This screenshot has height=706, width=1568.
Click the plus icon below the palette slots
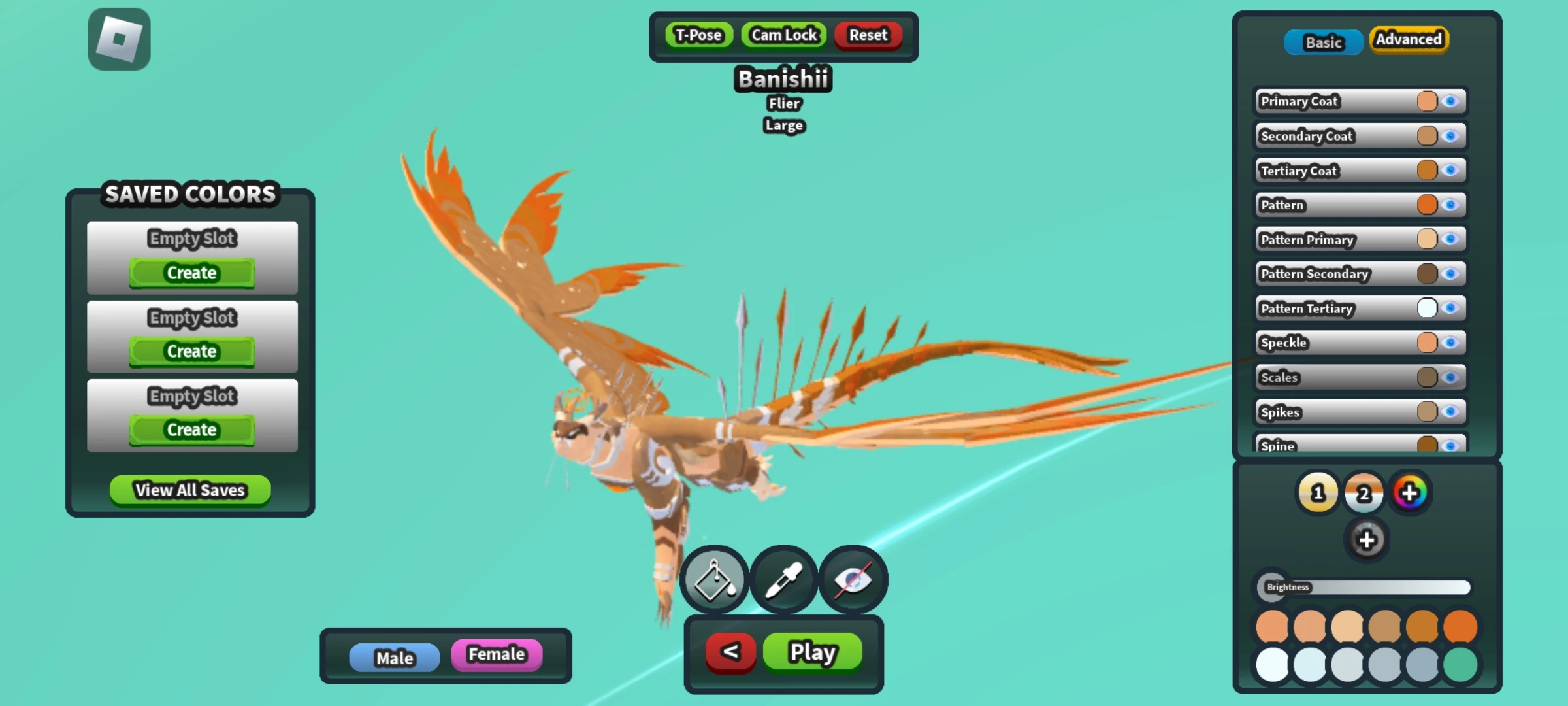1367,540
